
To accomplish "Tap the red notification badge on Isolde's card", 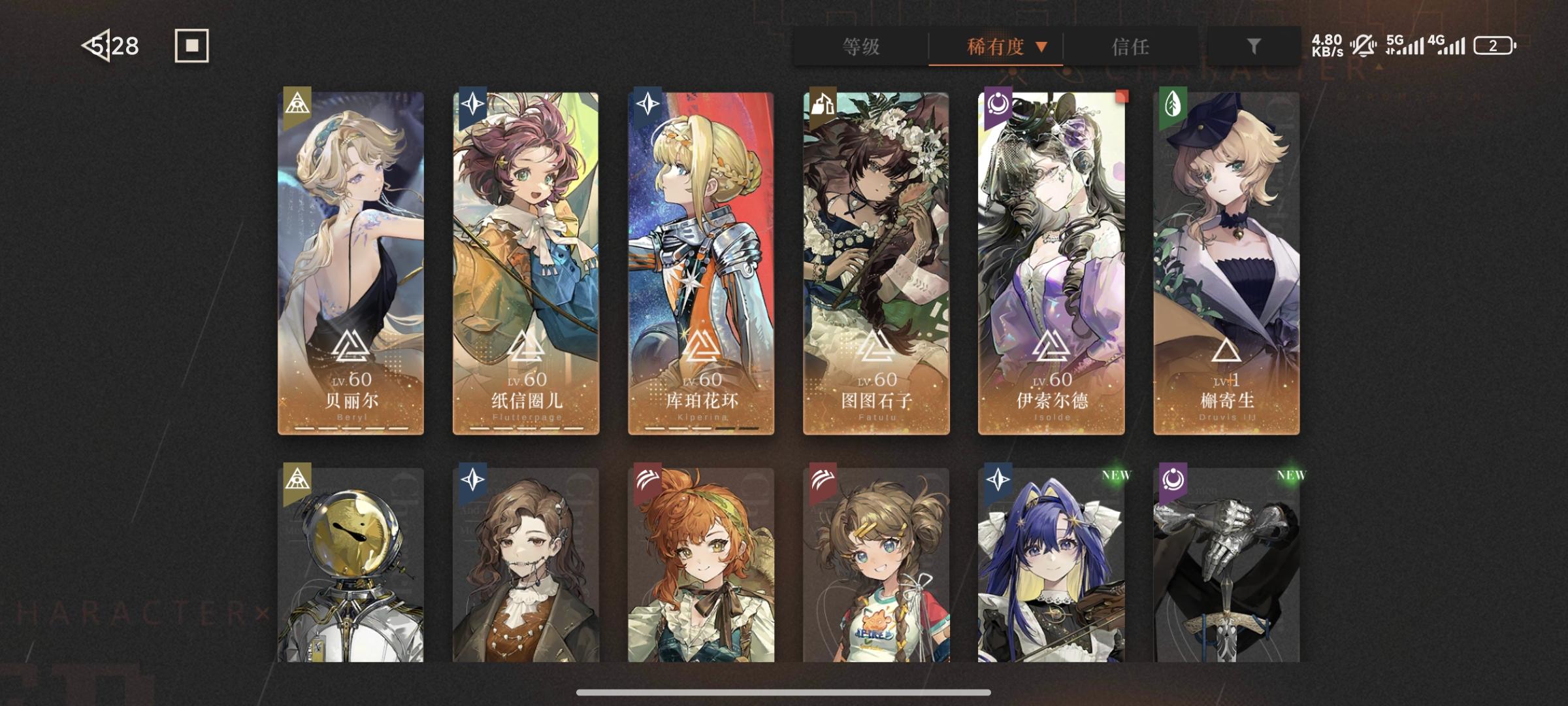I will pos(1122,97).
